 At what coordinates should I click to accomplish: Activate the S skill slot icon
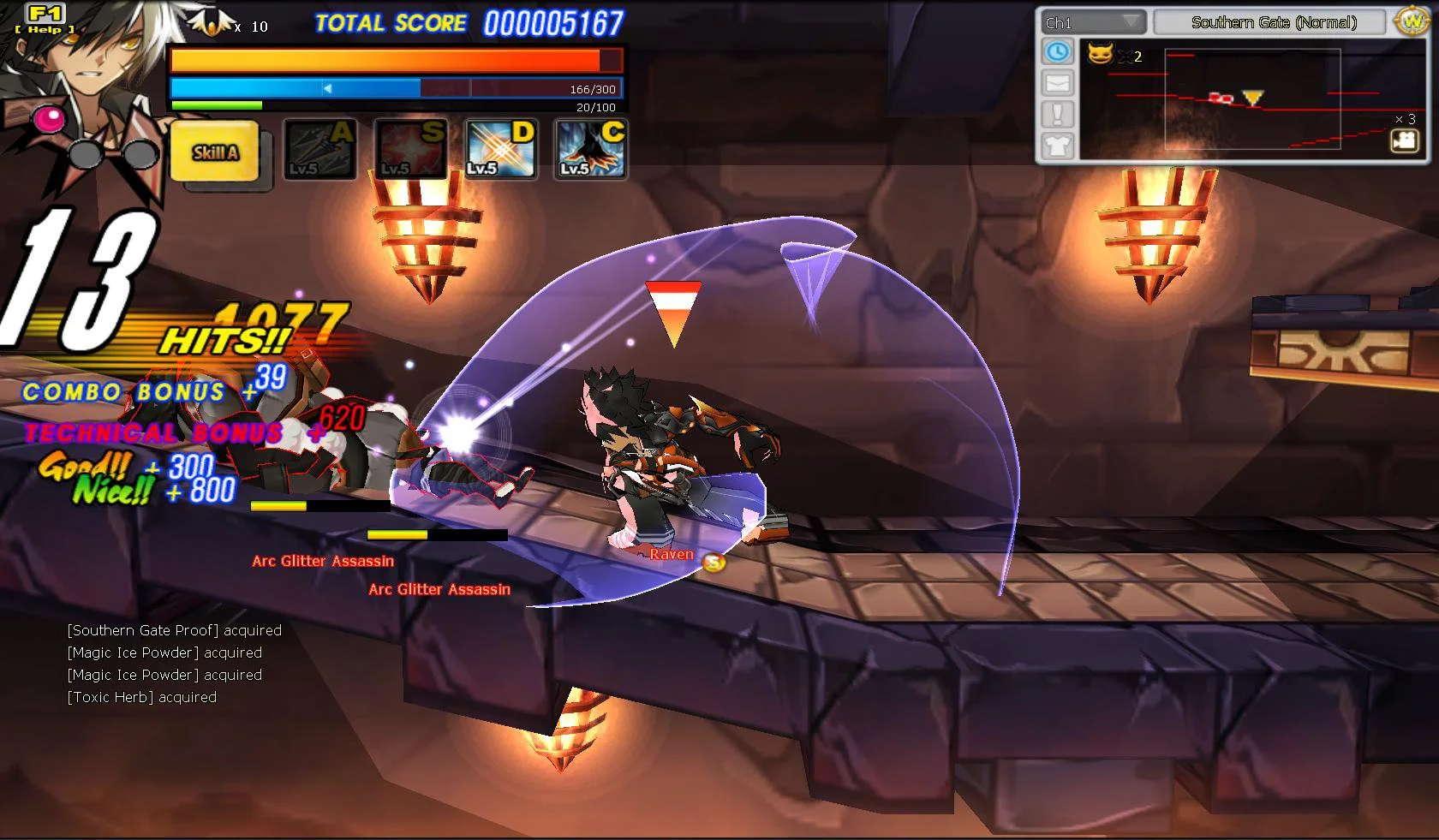point(409,149)
